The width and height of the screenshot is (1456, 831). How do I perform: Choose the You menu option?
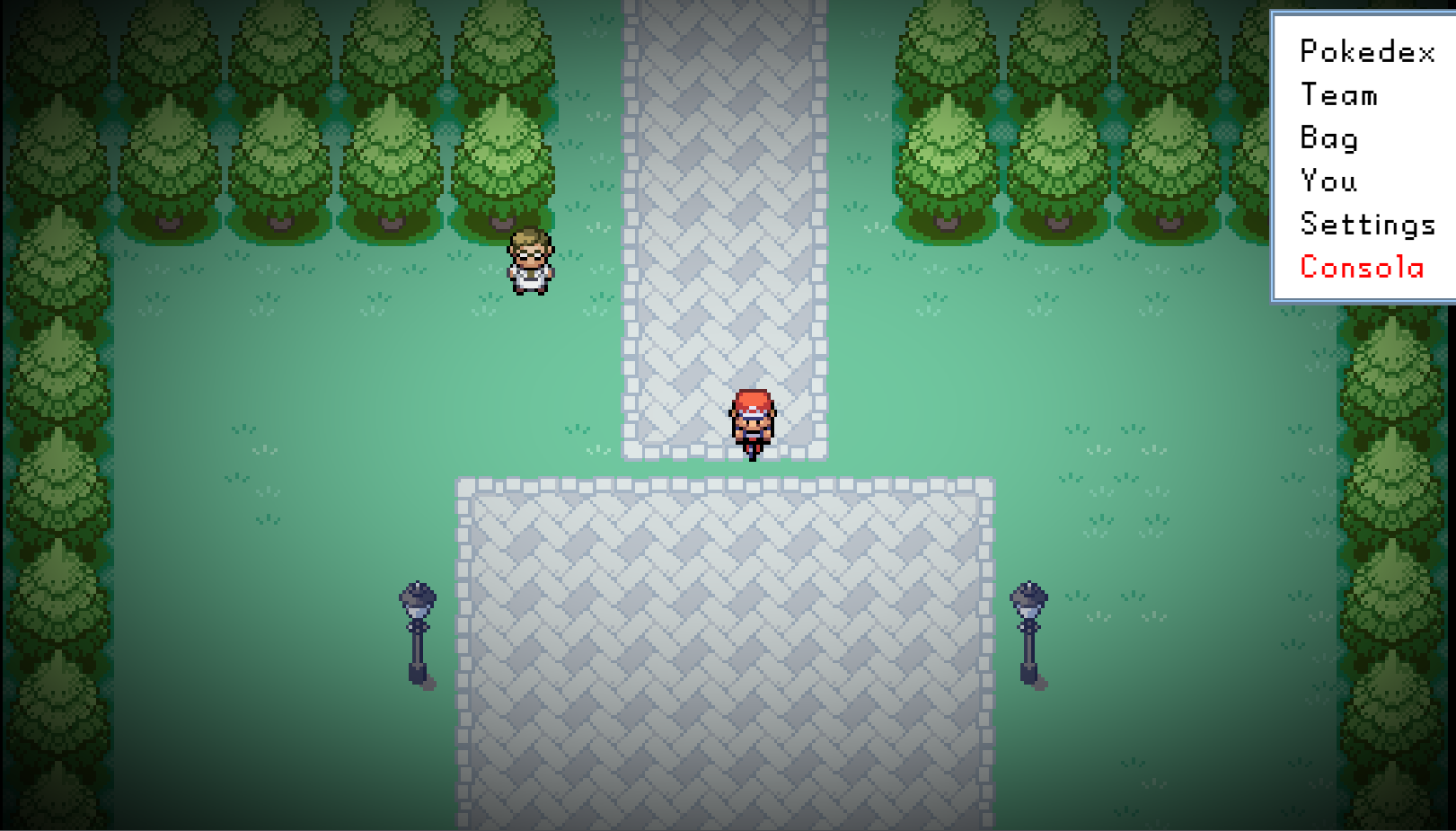tap(1328, 181)
